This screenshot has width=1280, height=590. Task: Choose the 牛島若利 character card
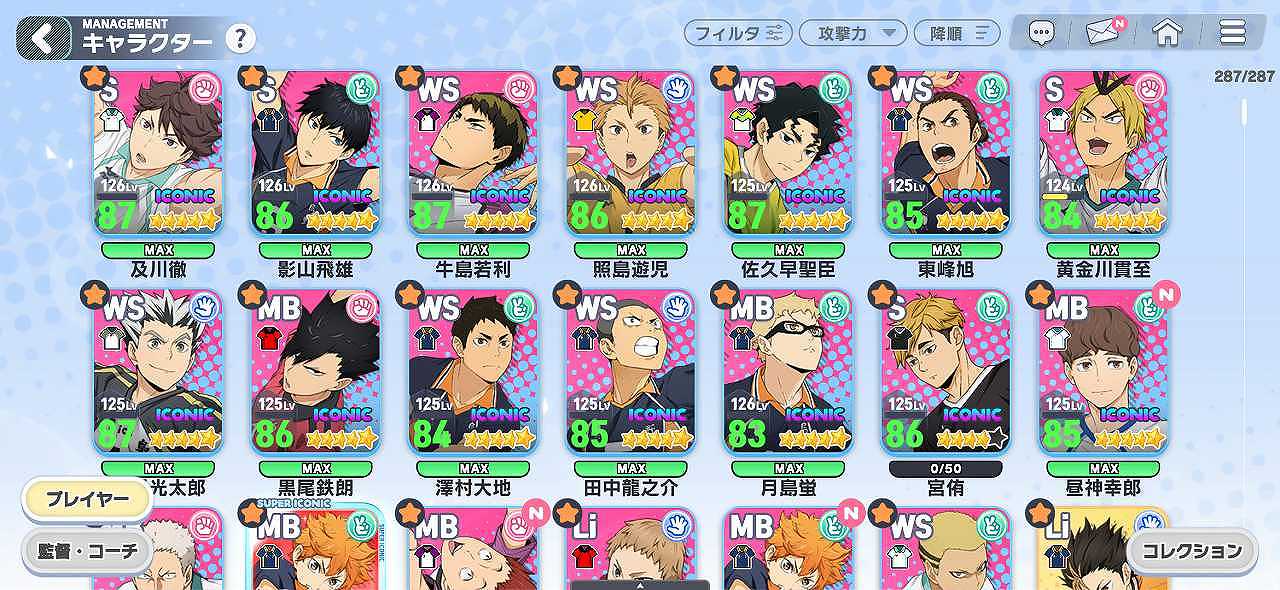pyautogui.click(x=473, y=153)
